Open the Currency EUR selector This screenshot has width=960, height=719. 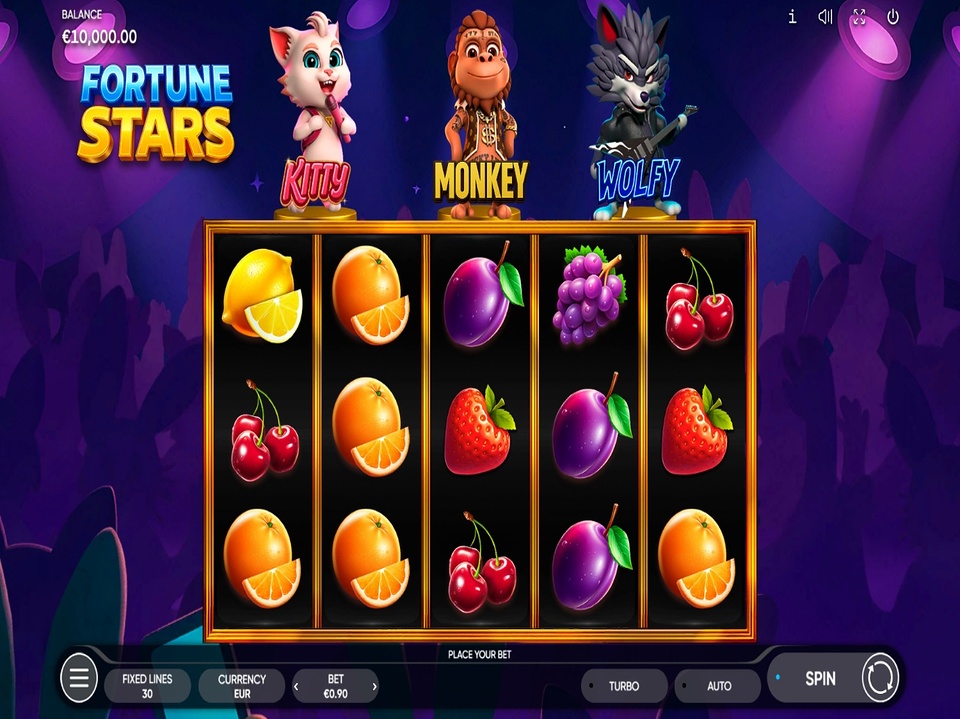pos(241,685)
